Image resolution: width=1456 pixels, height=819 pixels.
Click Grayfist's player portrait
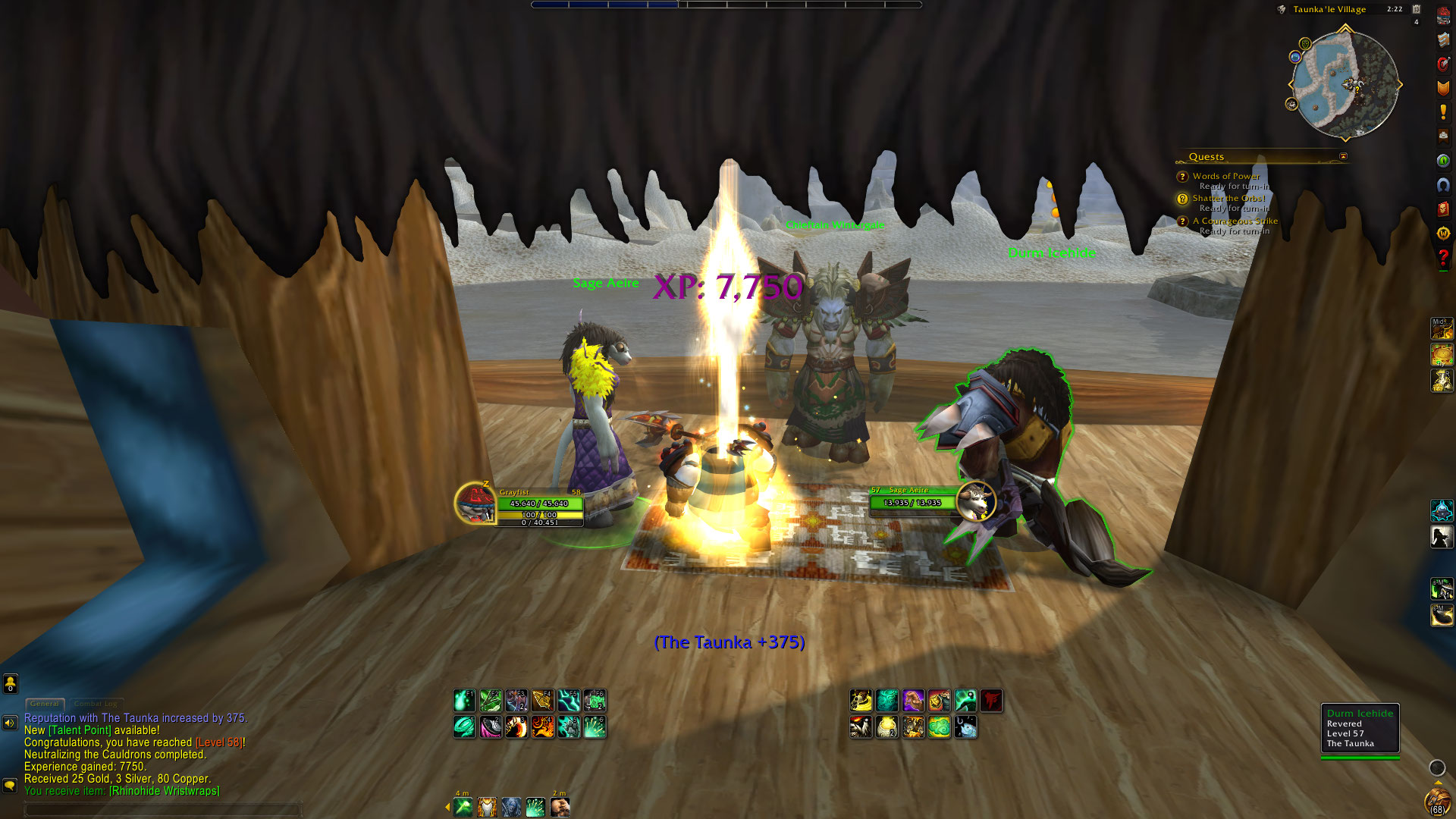click(475, 502)
